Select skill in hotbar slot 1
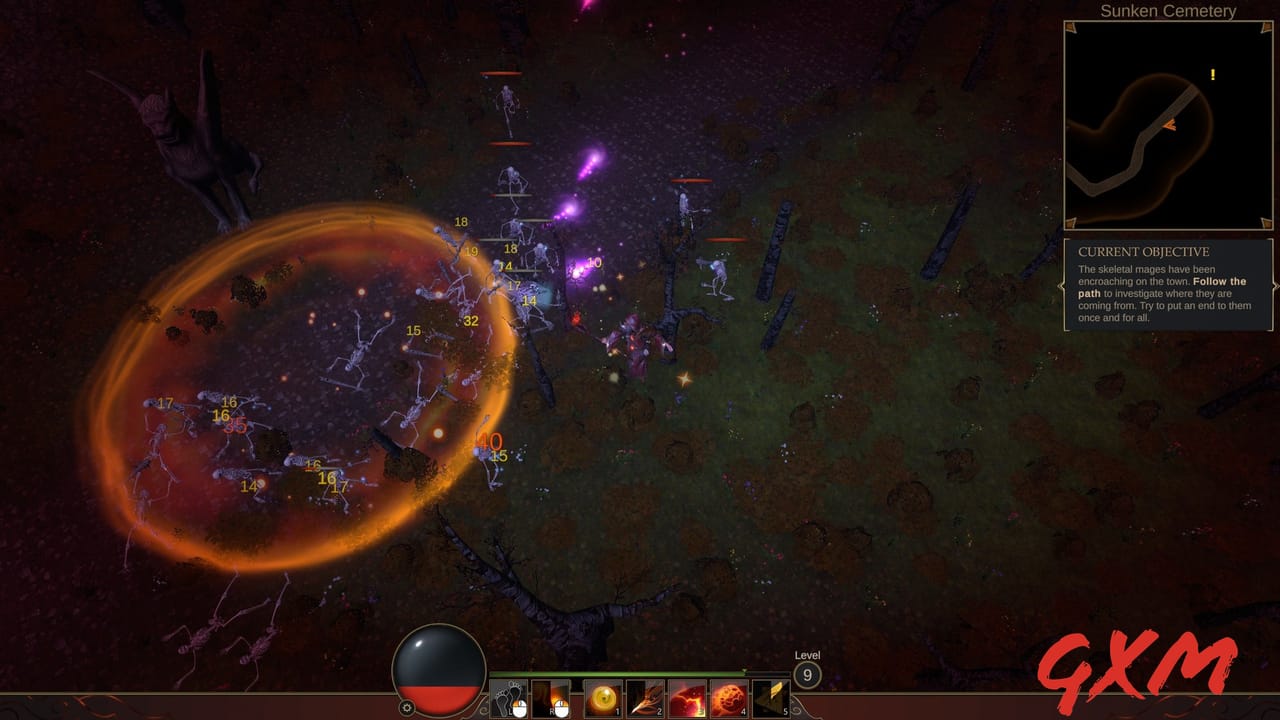The height and width of the screenshot is (720, 1280). tap(601, 697)
